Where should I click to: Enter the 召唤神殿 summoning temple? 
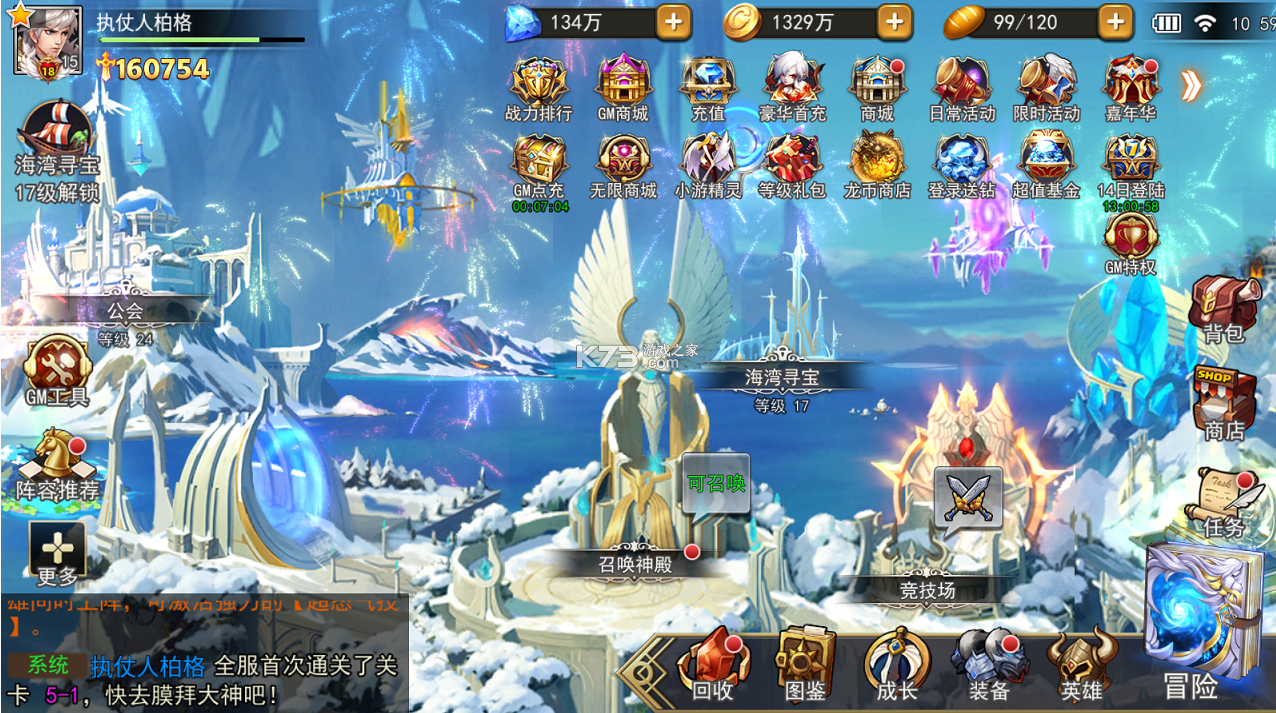[x=636, y=563]
